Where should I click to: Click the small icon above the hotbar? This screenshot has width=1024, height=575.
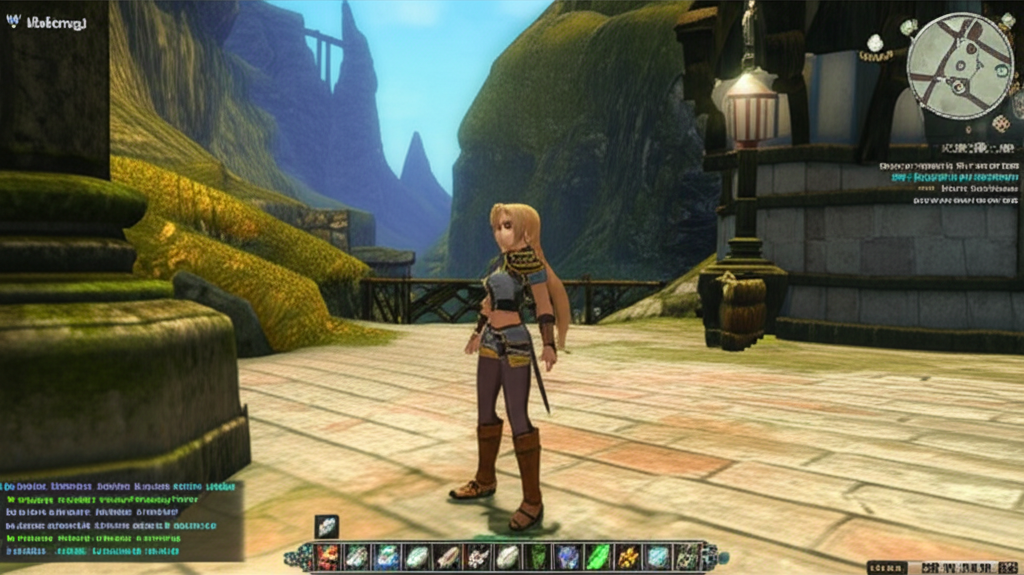coord(327,526)
